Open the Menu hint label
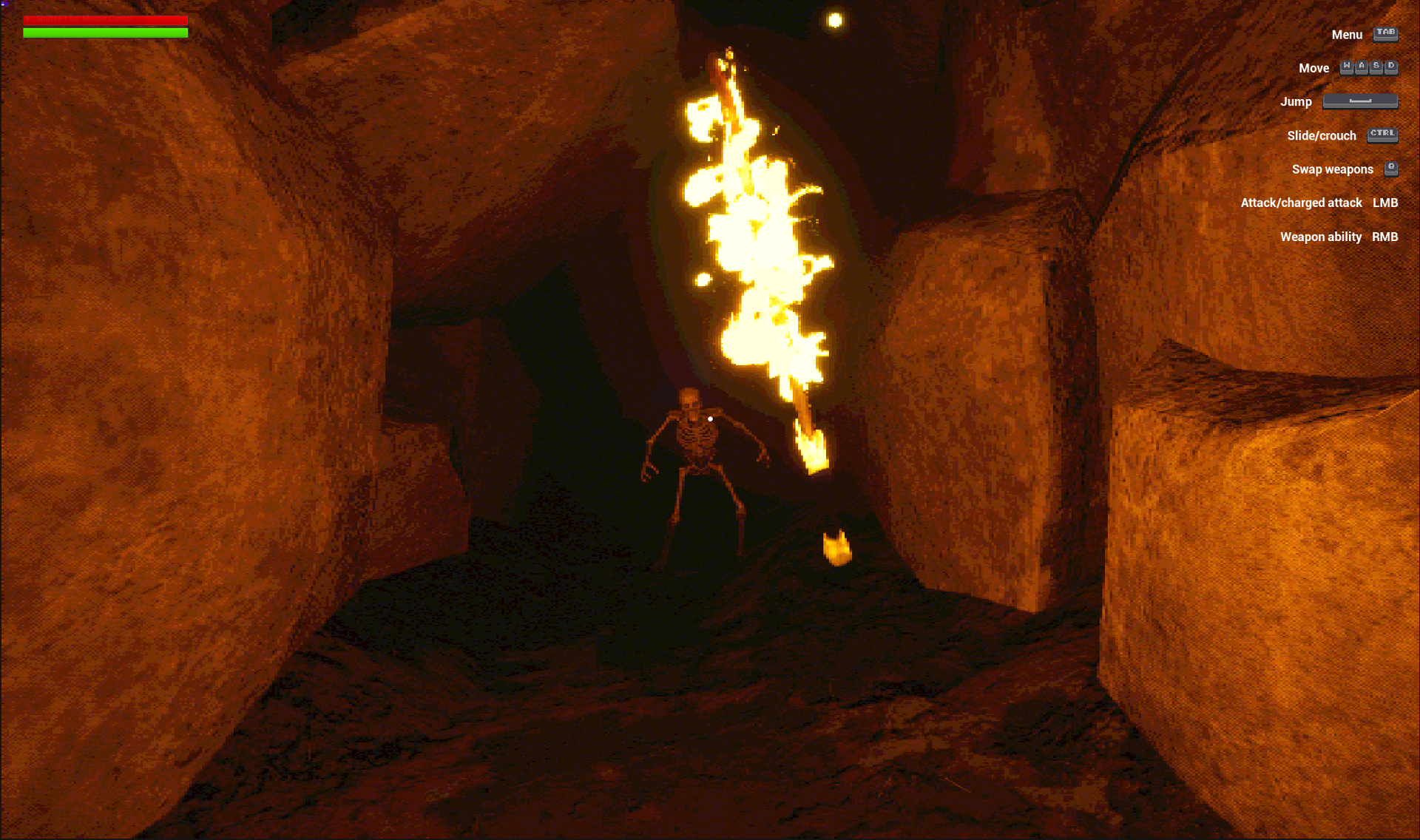This screenshot has height=840, width=1420. point(1347,35)
